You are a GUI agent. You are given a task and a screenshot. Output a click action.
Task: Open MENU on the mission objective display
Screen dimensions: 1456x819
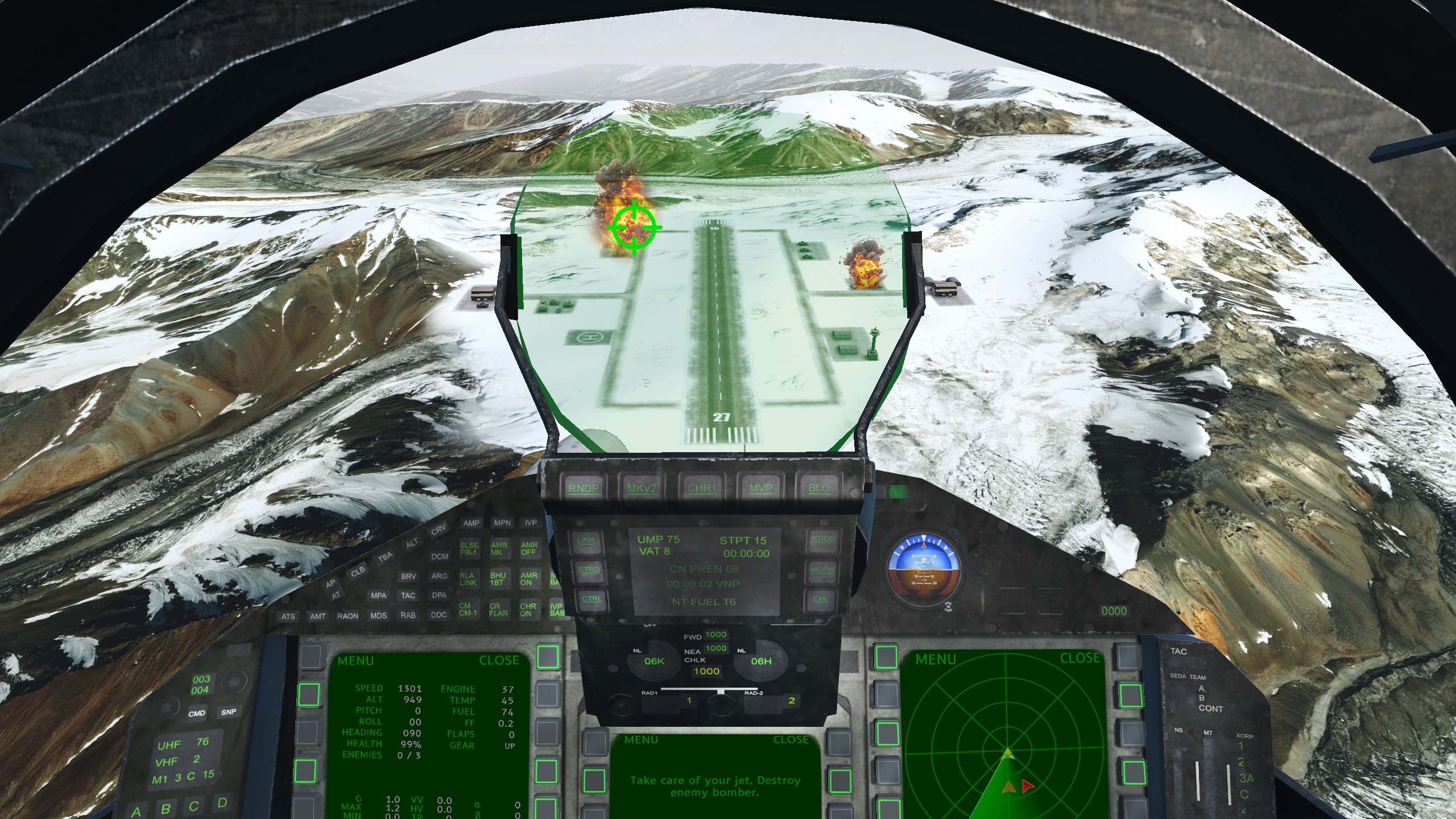(x=640, y=740)
